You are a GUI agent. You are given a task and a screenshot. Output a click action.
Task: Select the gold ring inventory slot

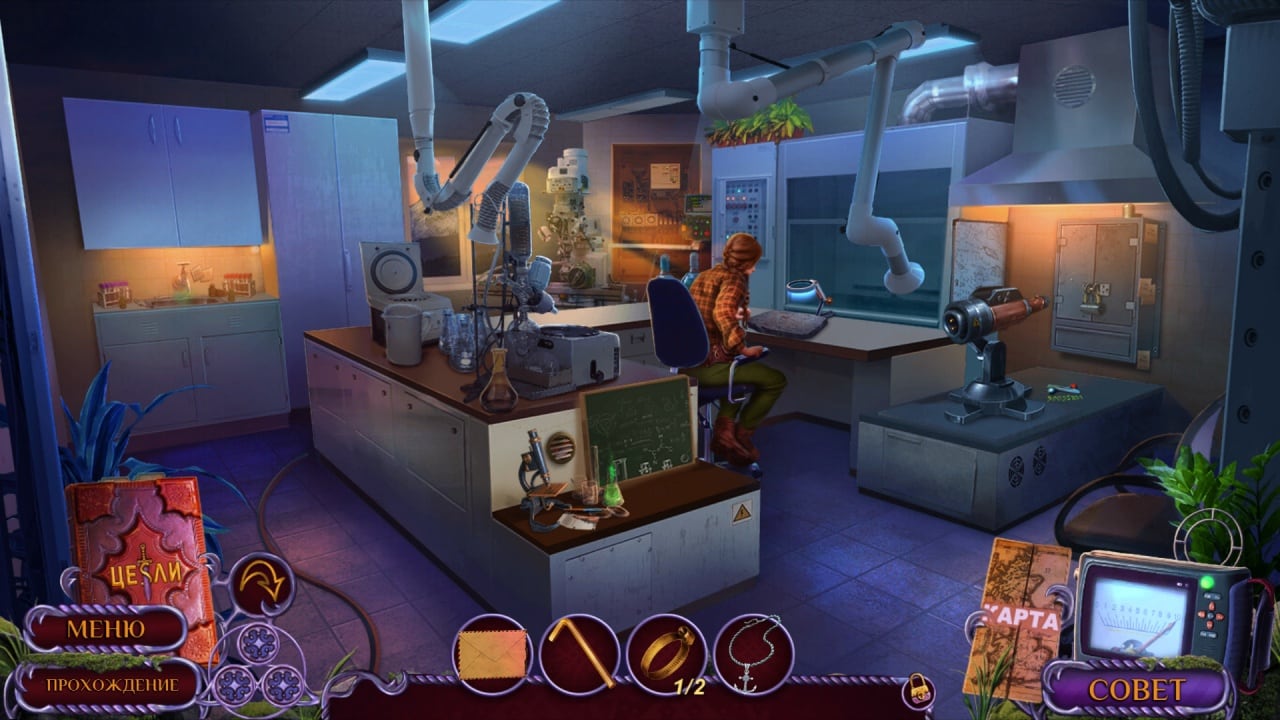tap(667, 653)
